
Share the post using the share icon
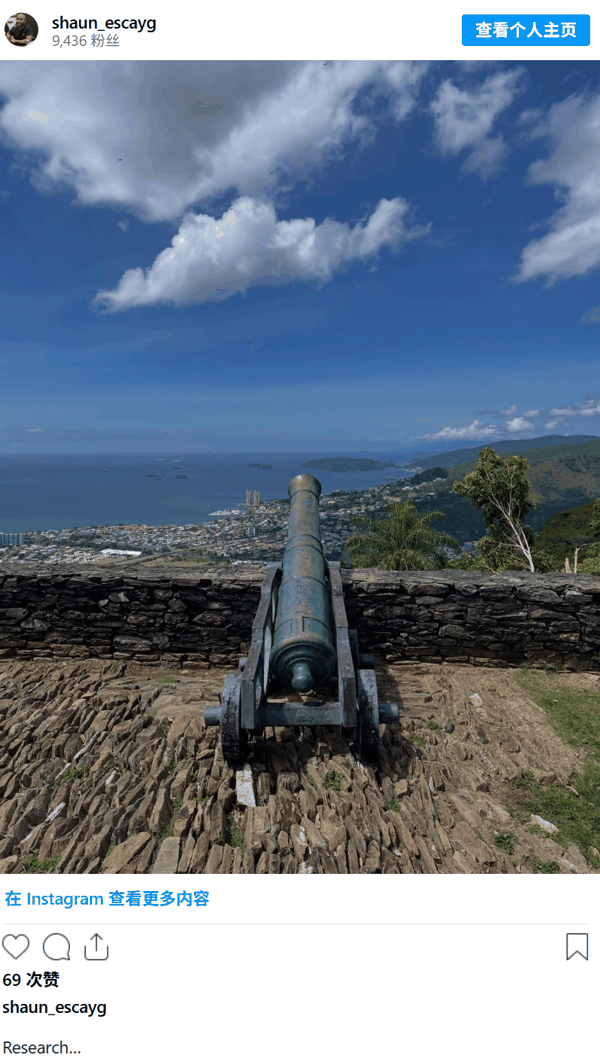(x=96, y=947)
